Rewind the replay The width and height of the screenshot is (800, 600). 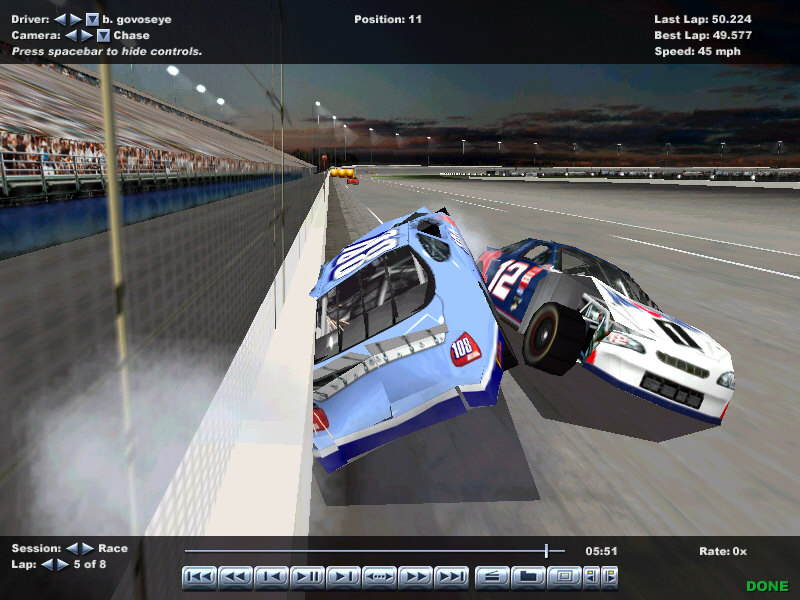coord(236,576)
